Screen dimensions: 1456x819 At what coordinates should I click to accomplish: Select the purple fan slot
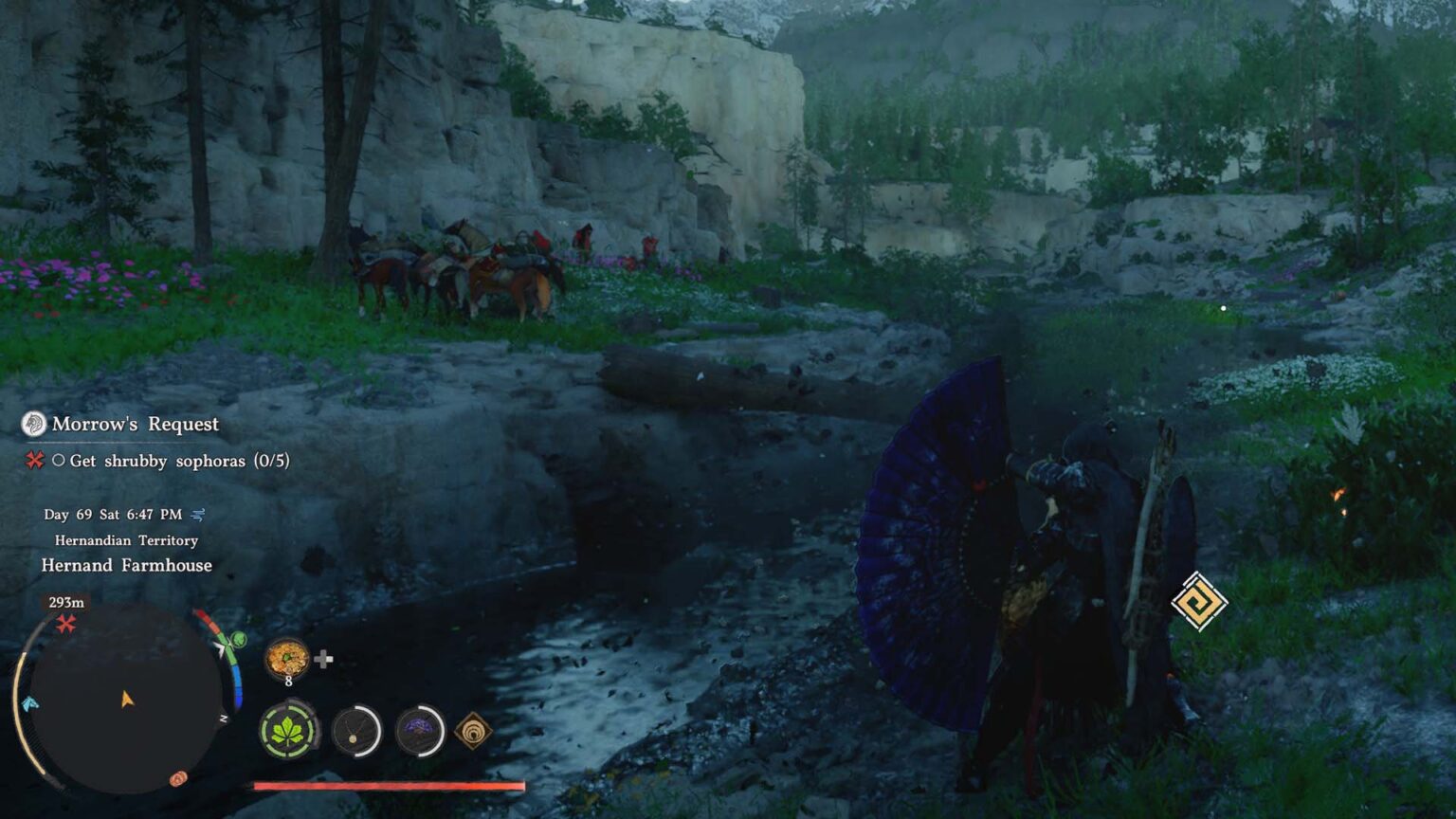point(420,731)
